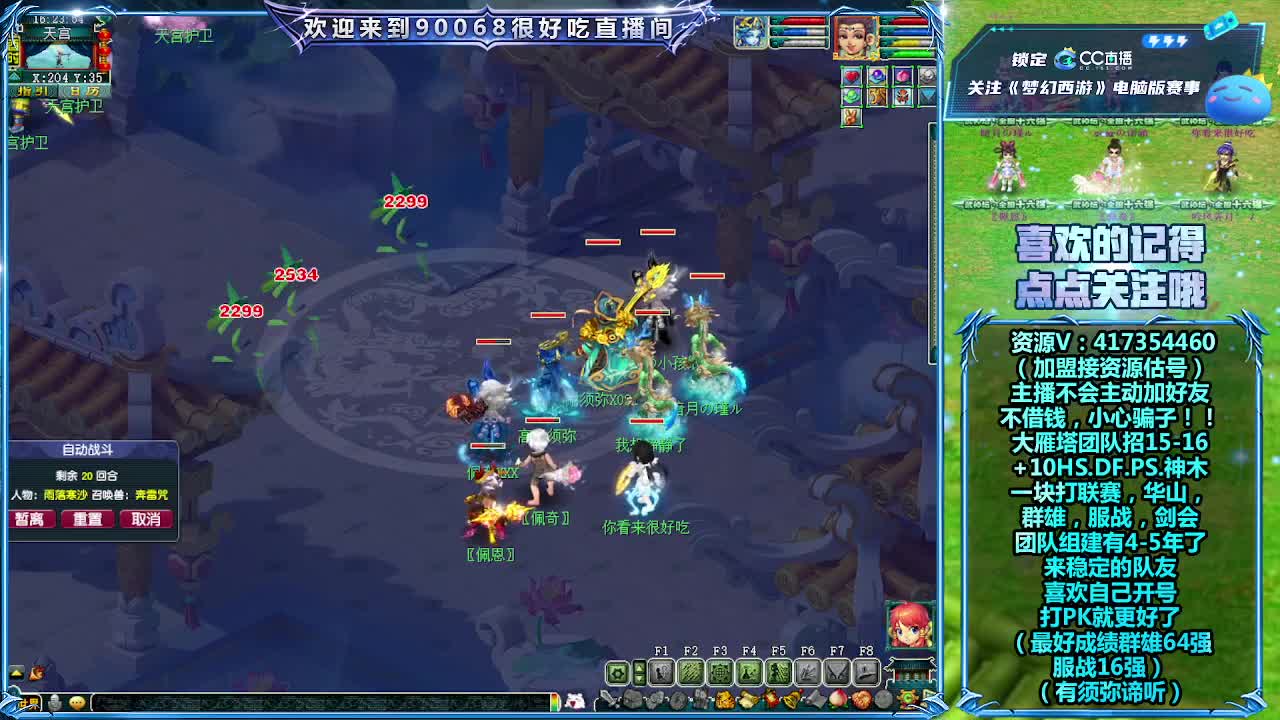Click the green hat defend command icon
This screenshot has width=1280, height=720.
click(x=851, y=96)
